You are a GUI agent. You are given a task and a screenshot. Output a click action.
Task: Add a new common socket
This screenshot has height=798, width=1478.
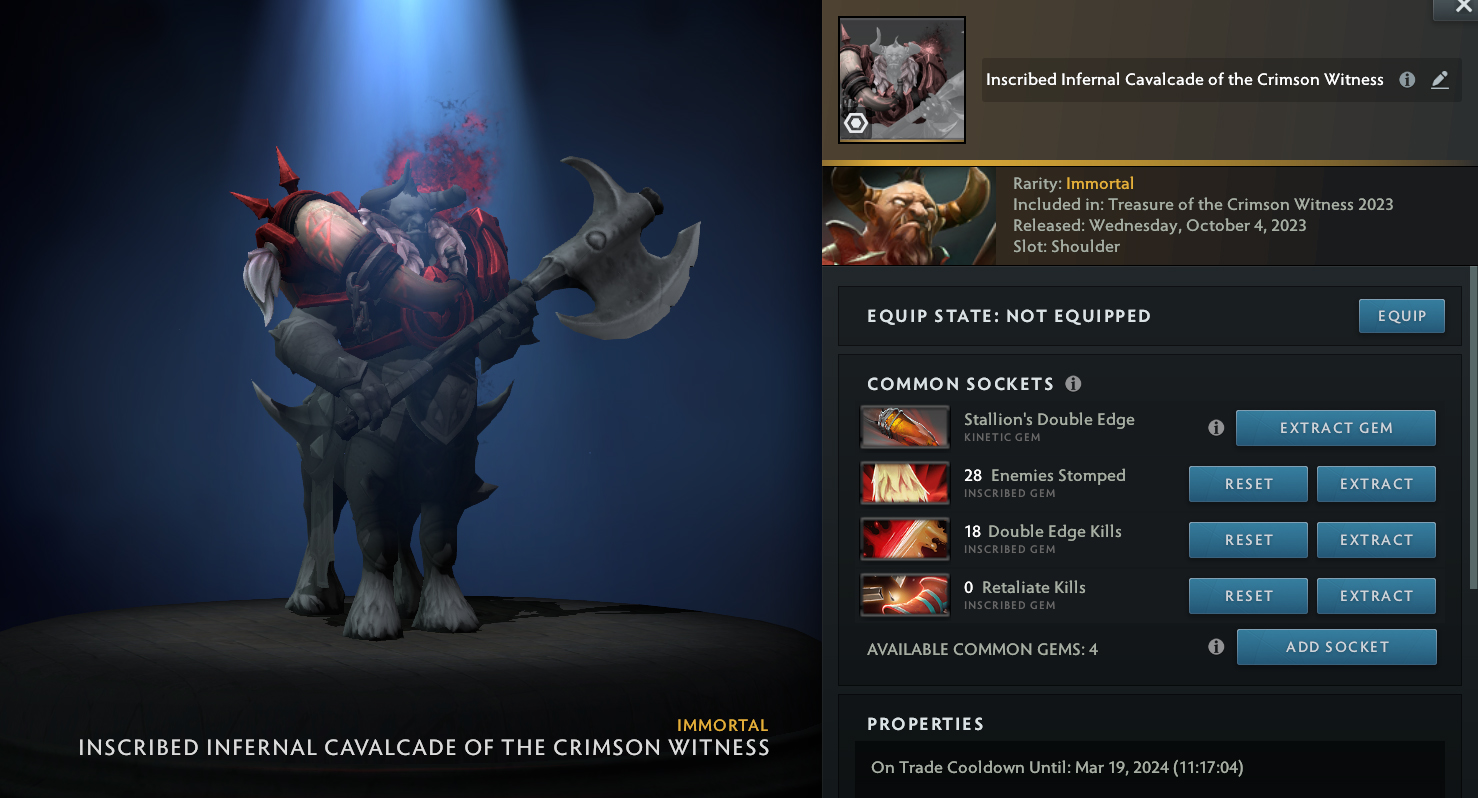[x=1336, y=647]
